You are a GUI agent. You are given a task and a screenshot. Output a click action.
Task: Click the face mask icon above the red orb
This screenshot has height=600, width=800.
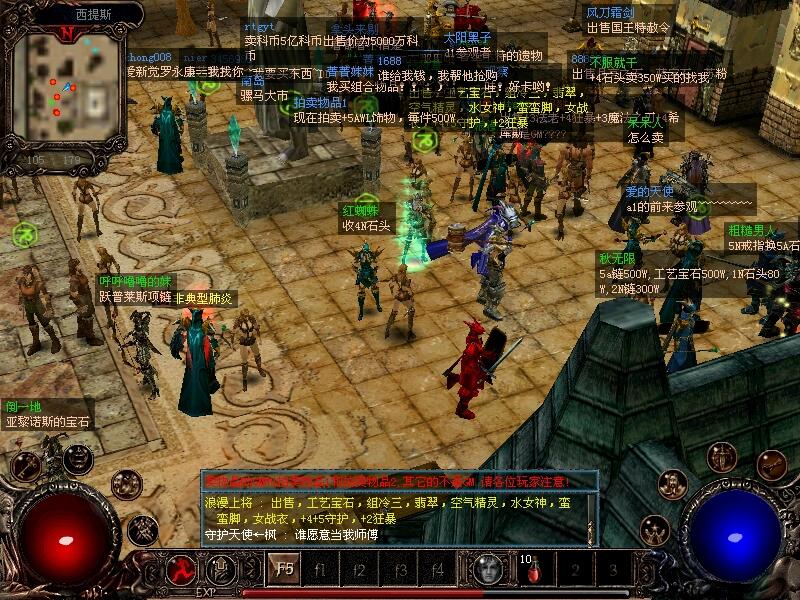click(77, 458)
